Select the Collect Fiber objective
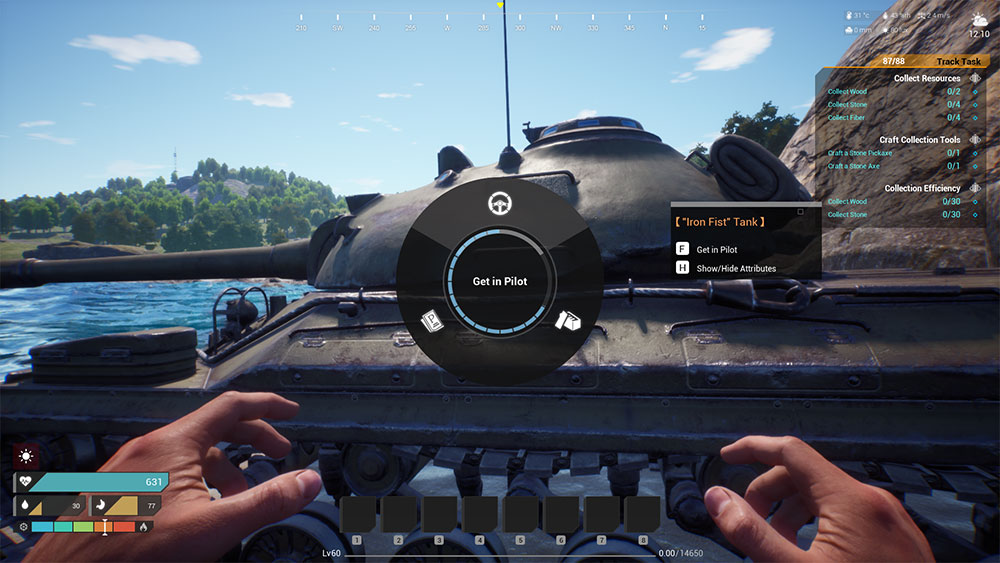This screenshot has height=563, width=1000. tap(847, 118)
